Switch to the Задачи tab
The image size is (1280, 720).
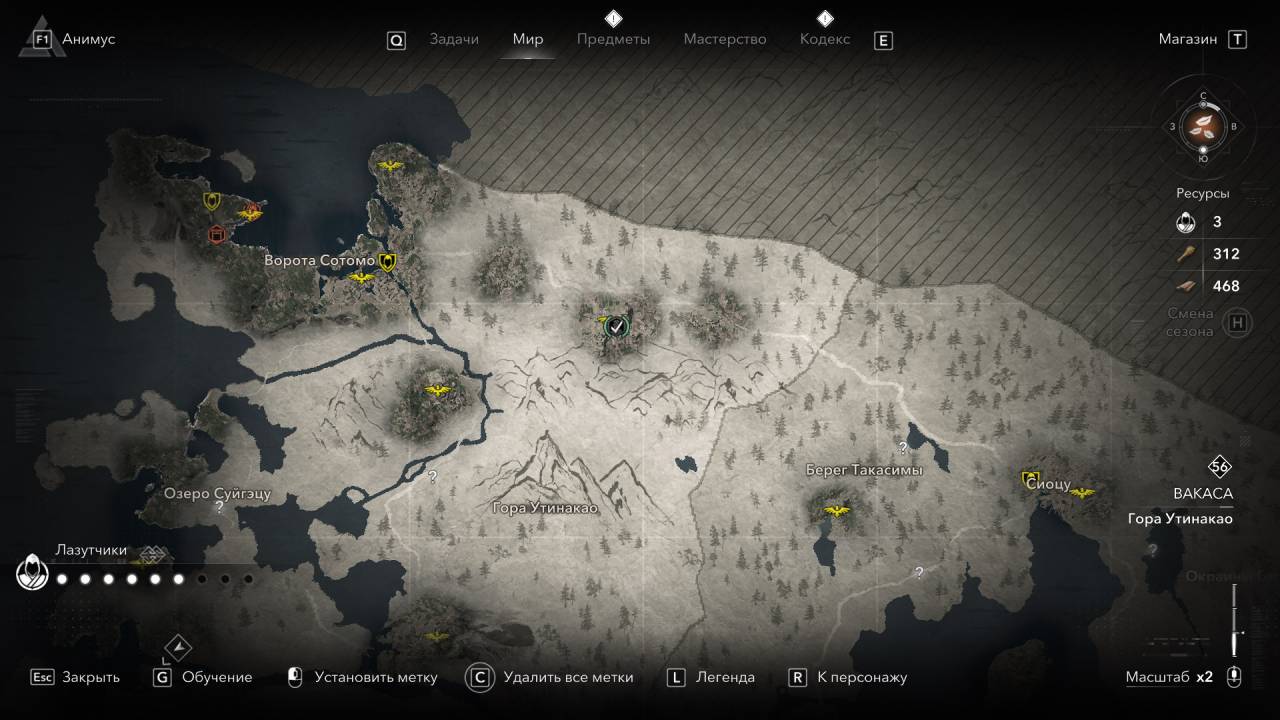[454, 39]
